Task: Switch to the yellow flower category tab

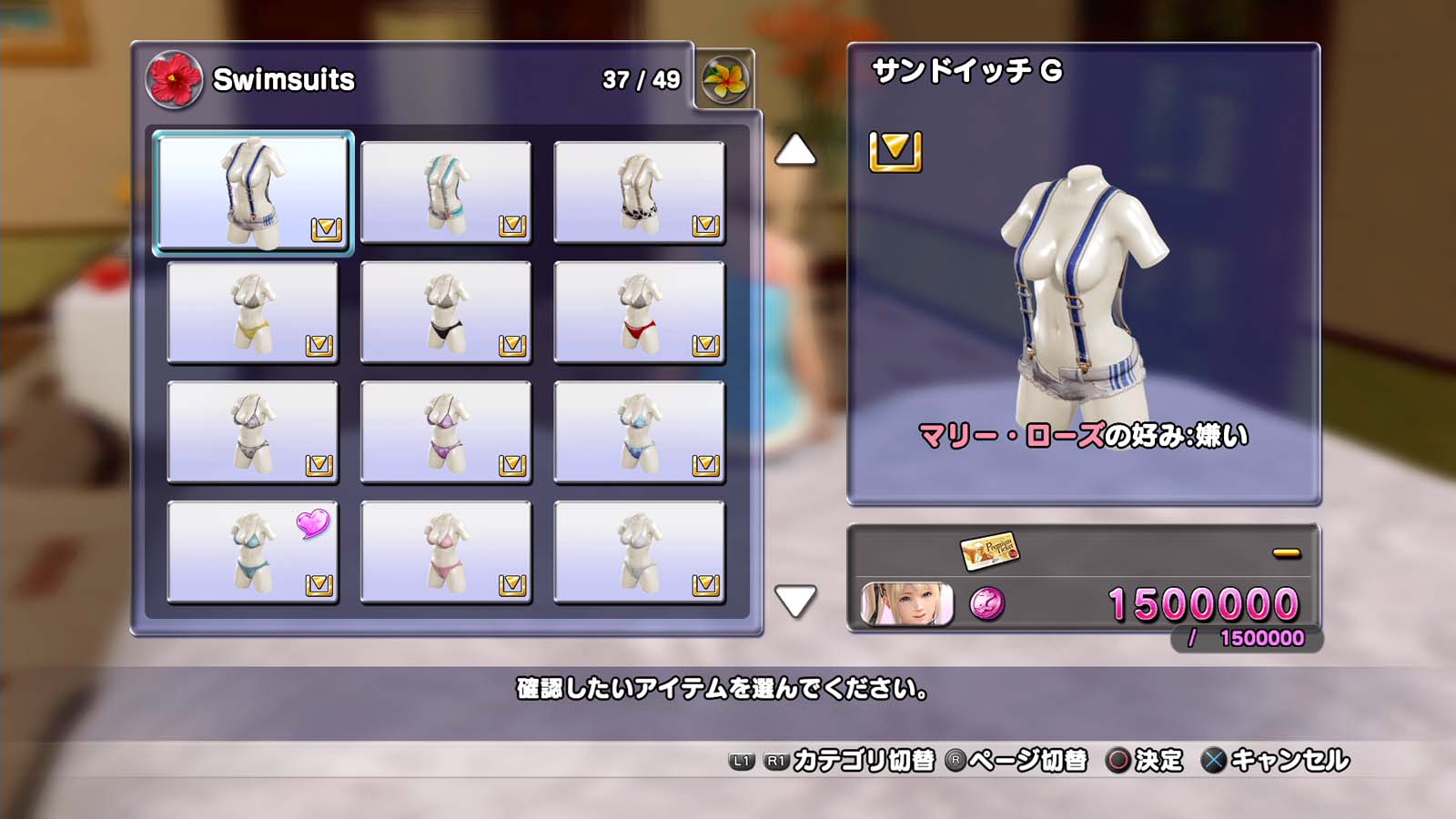Action: 724,80
